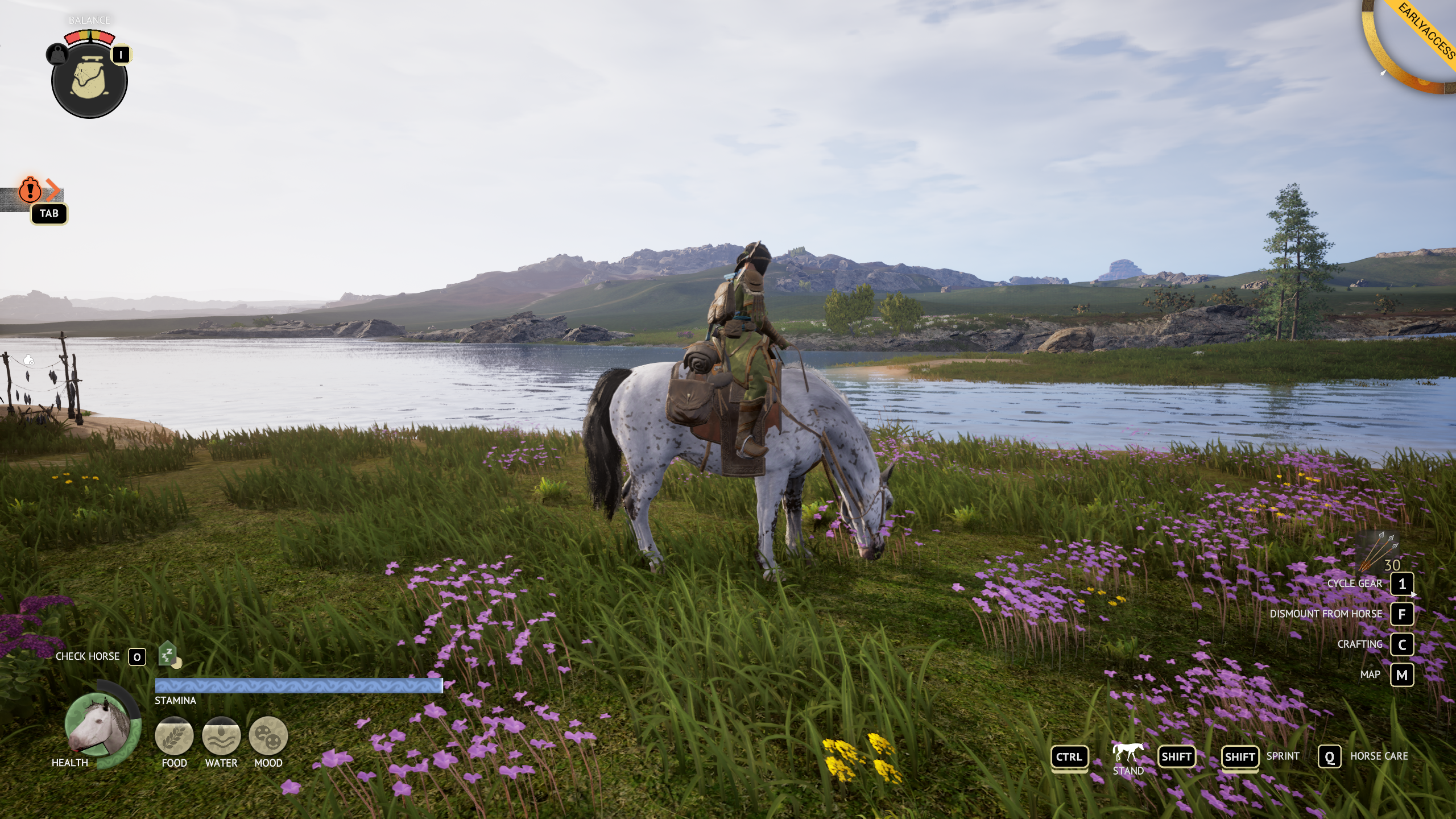Image resolution: width=1456 pixels, height=819 pixels.
Task: Open the MAP via the M prompt
Action: pos(1403,675)
